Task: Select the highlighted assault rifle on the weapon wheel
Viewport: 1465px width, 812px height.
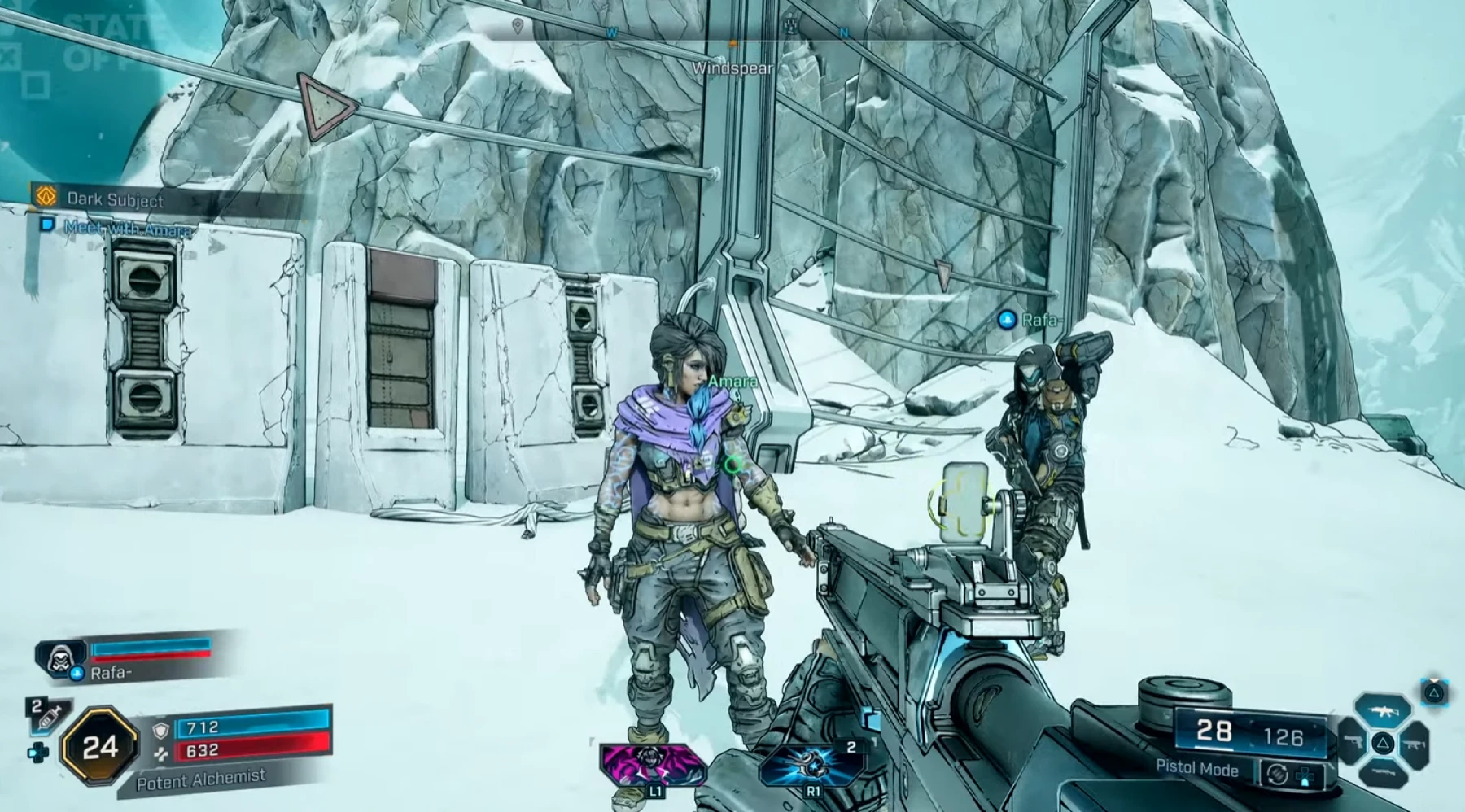Action: [x=1383, y=709]
